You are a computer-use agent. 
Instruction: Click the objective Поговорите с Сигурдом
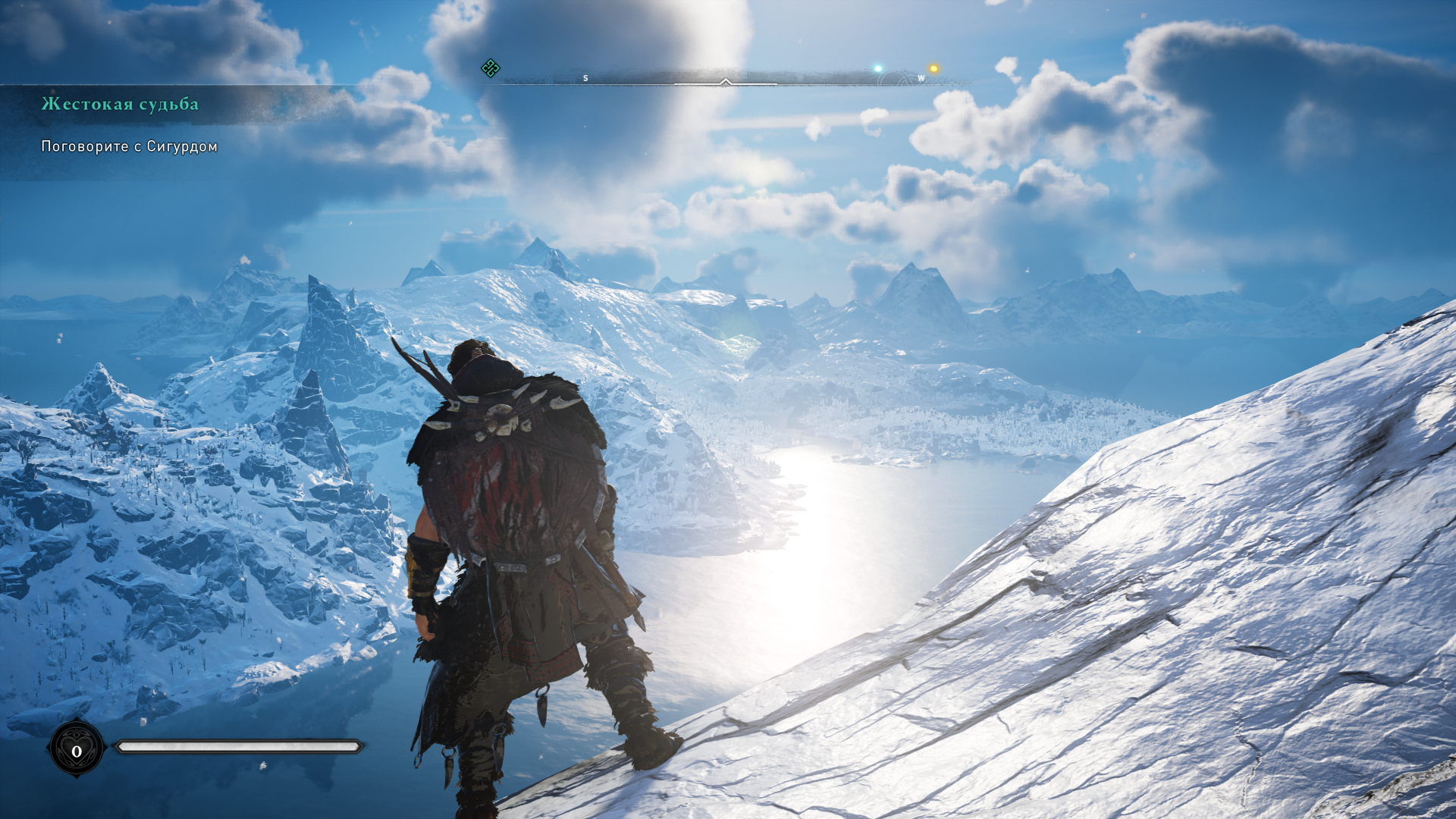[x=129, y=146]
